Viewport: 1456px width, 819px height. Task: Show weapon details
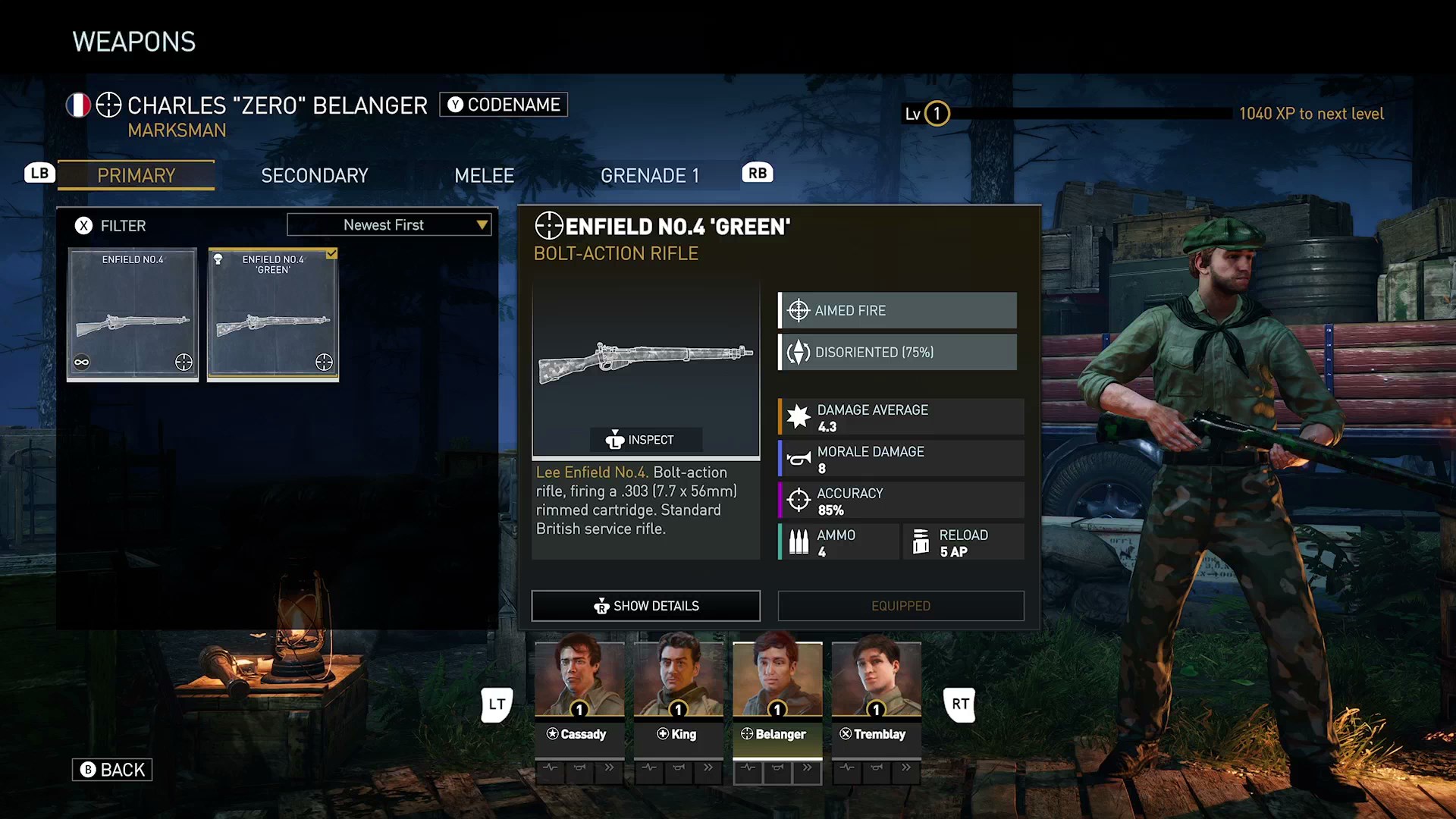pyautogui.click(x=646, y=605)
